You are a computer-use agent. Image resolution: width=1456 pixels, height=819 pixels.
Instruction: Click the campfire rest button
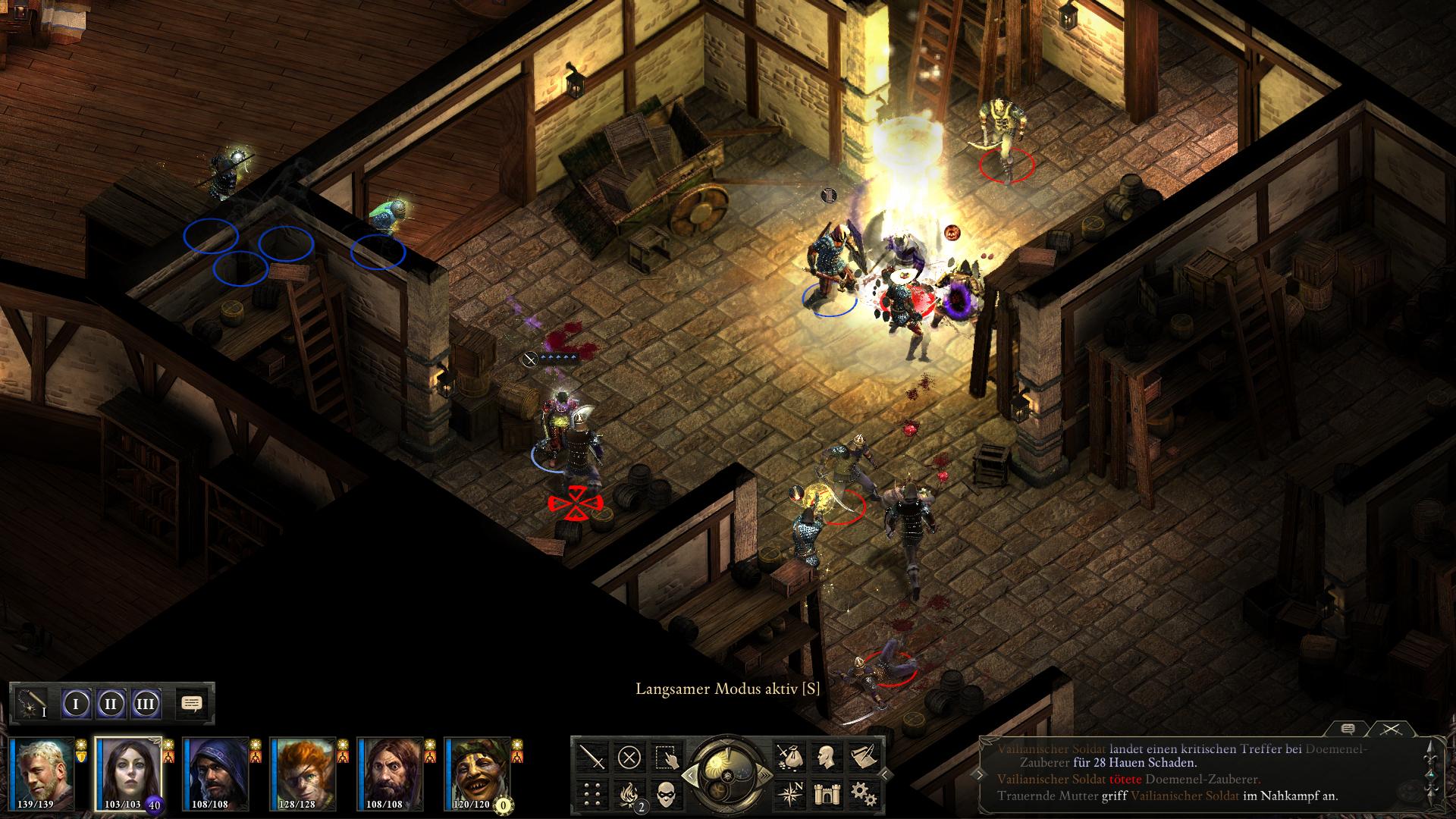click(x=629, y=793)
